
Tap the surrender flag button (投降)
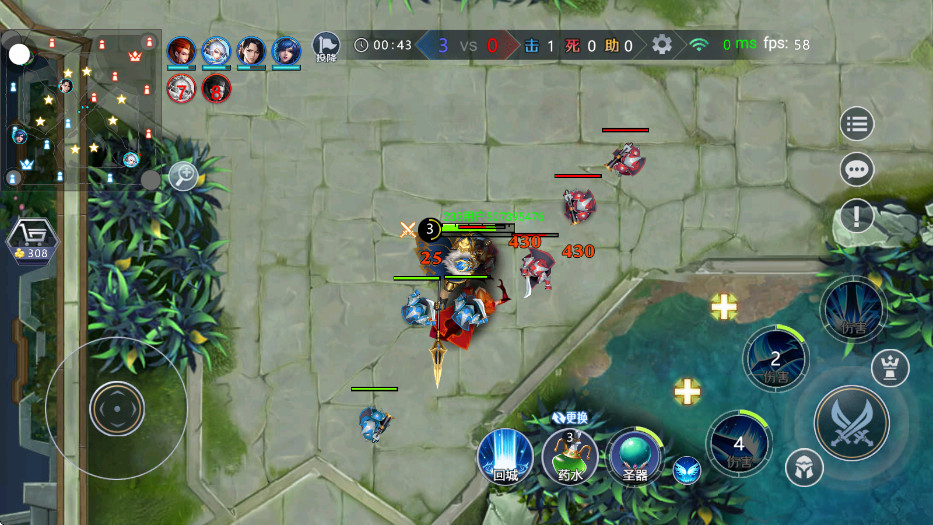[x=326, y=46]
